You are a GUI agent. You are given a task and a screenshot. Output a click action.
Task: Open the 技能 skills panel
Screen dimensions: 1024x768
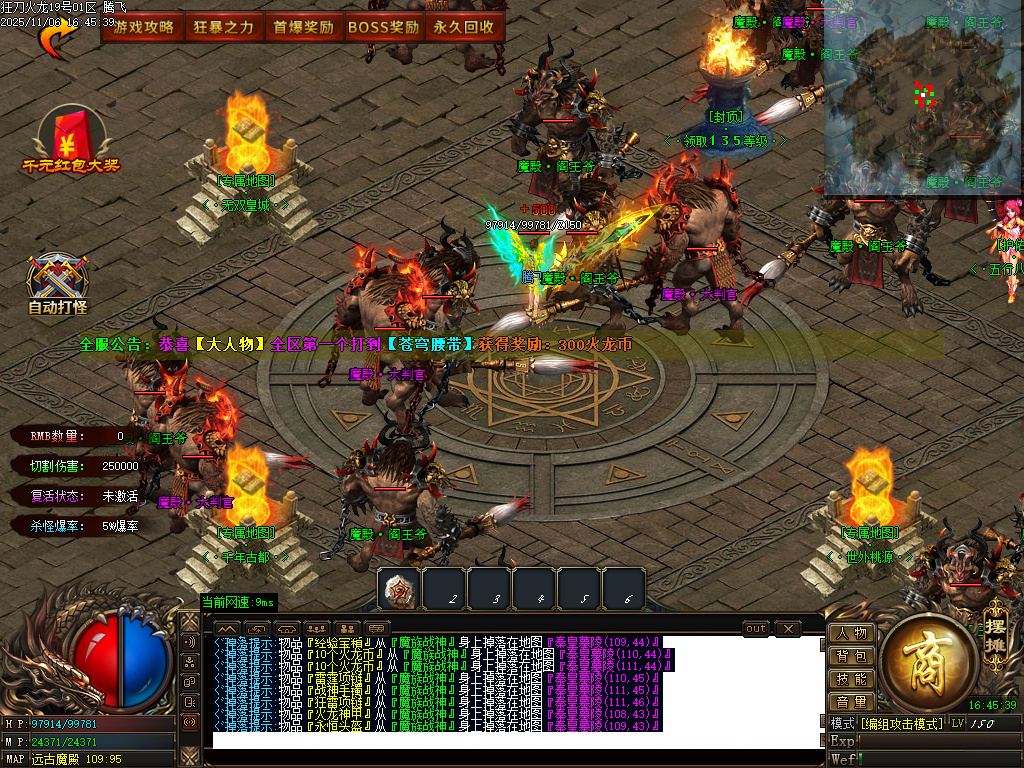point(852,680)
